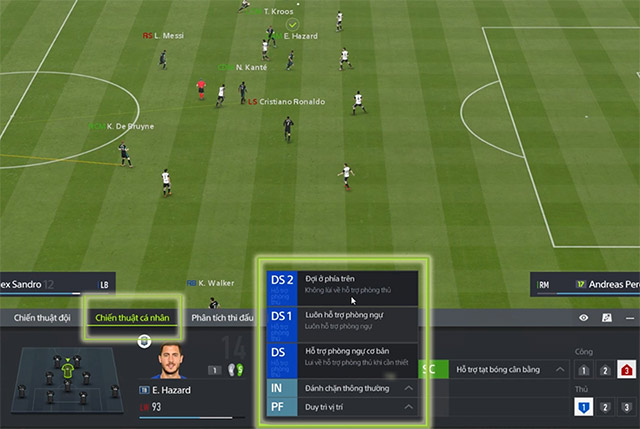Open the Chiến thuật cá nhân tab

(x=132, y=318)
